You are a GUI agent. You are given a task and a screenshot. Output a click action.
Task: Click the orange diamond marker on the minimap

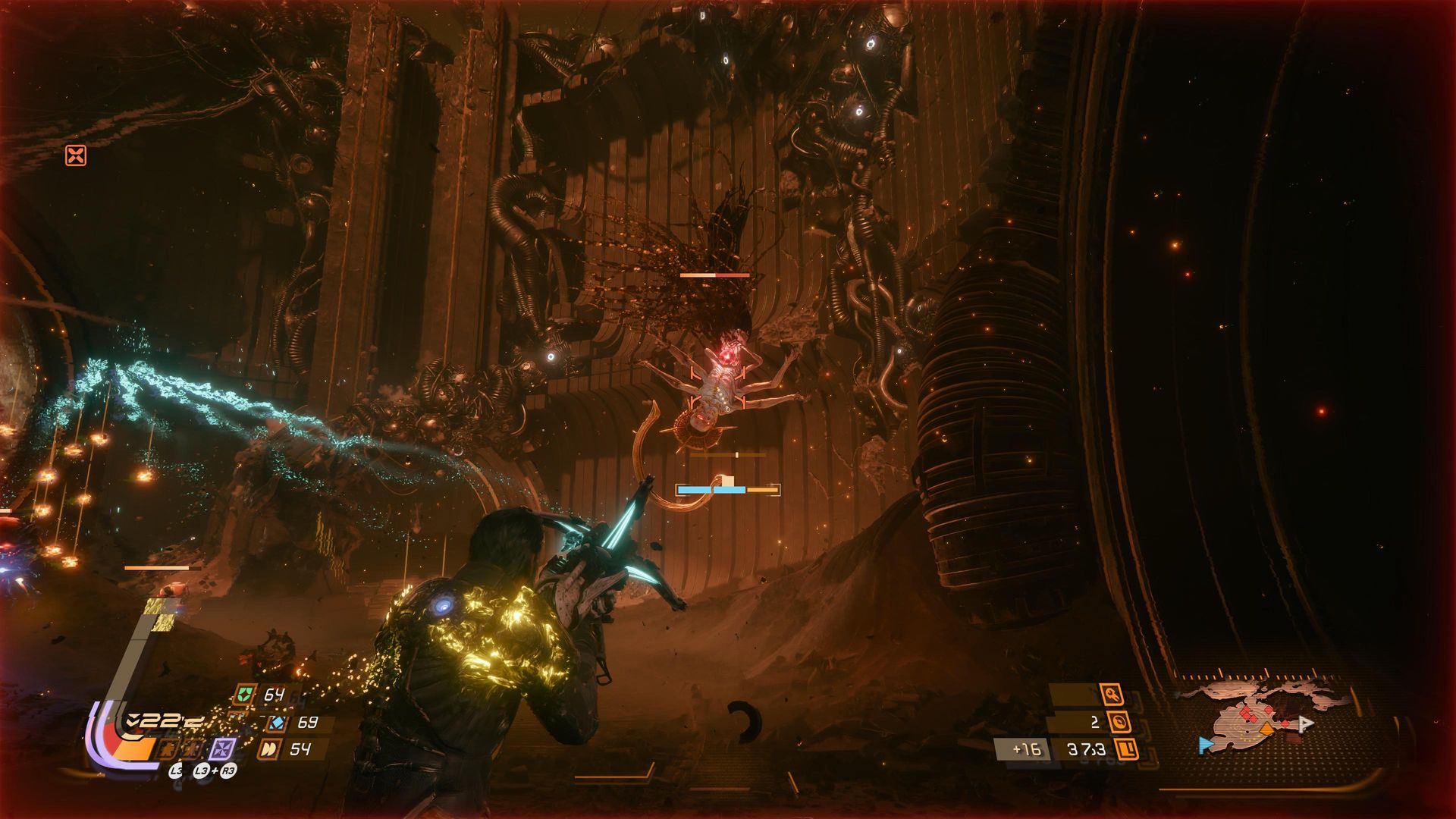click(x=1267, y=729)
